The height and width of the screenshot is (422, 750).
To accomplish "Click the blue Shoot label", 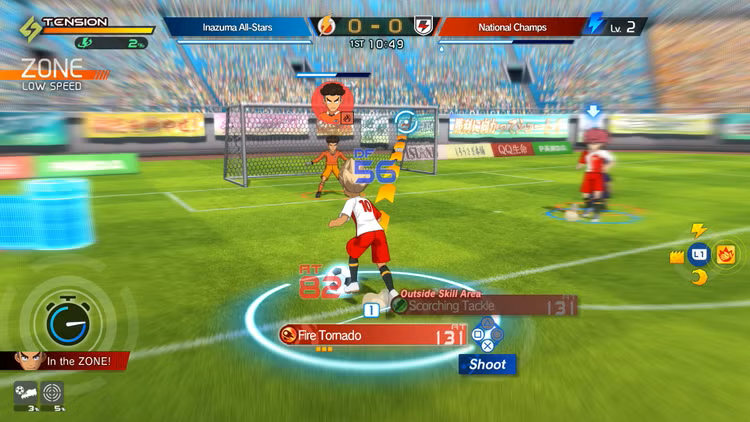I will pyautogui.click(x=487, y=364).
